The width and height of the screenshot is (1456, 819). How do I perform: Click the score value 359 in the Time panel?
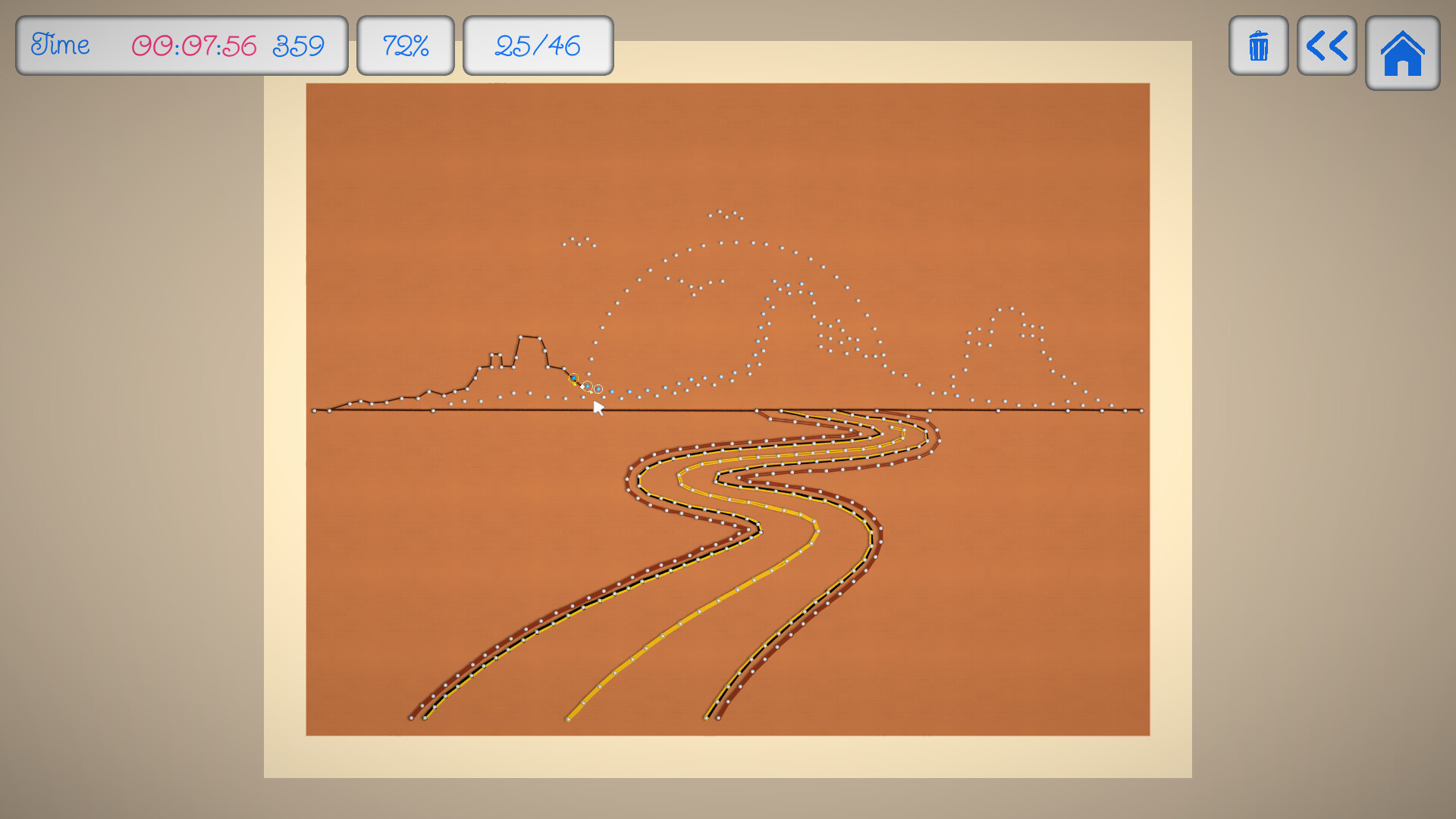300,45
